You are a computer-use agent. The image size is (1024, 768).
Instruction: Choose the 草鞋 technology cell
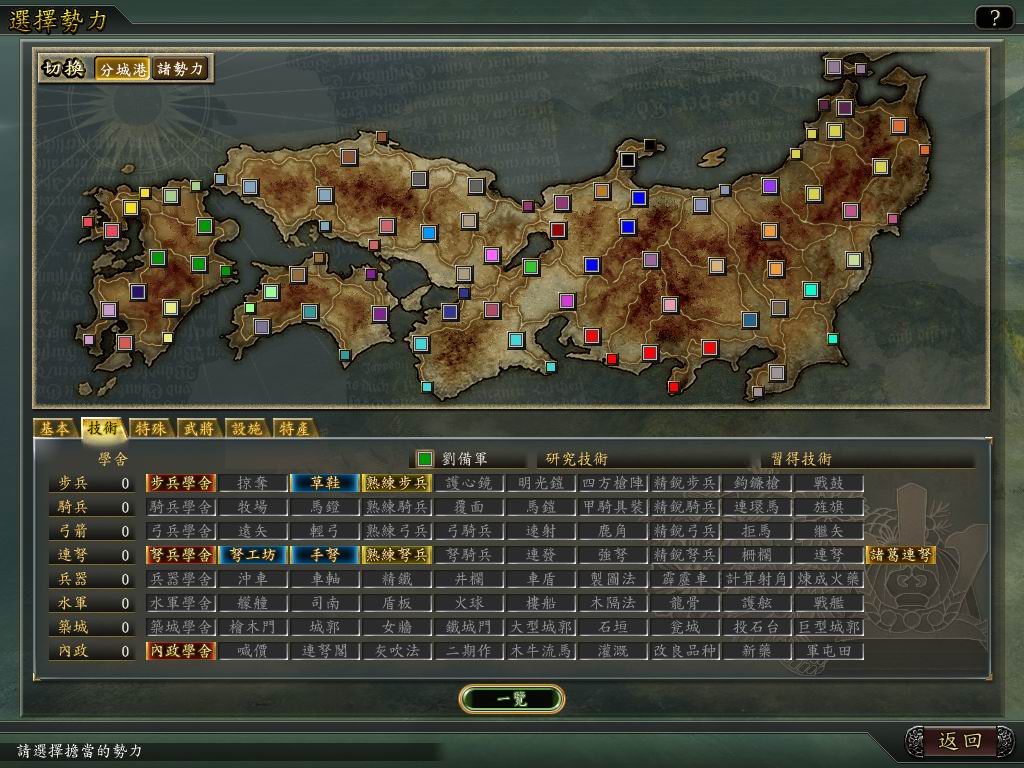click(x=325, y=483)
